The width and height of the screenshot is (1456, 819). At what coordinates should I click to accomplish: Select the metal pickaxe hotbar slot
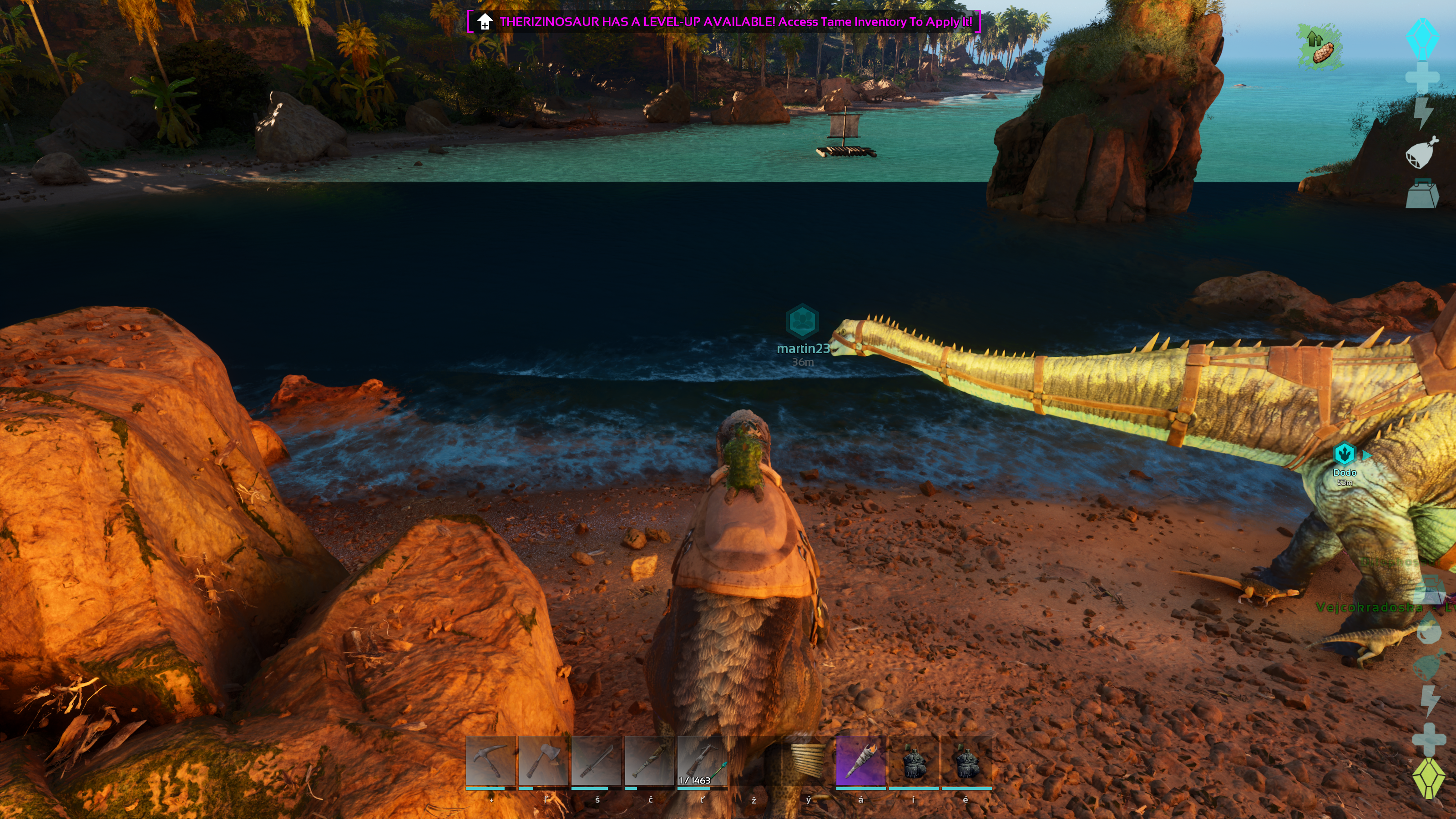(x=490, y=761)
